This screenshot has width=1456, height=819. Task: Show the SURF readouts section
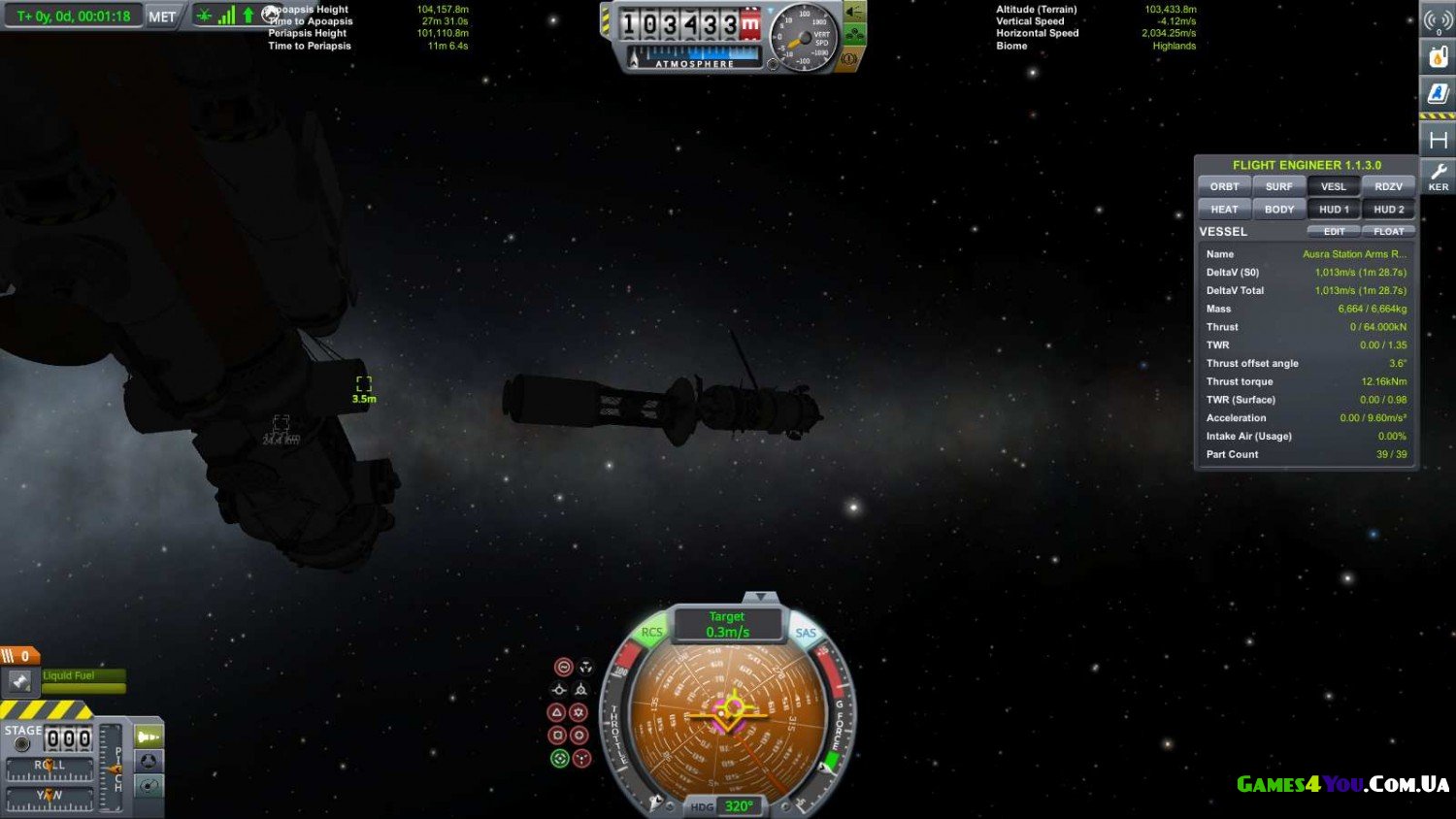1278,186
